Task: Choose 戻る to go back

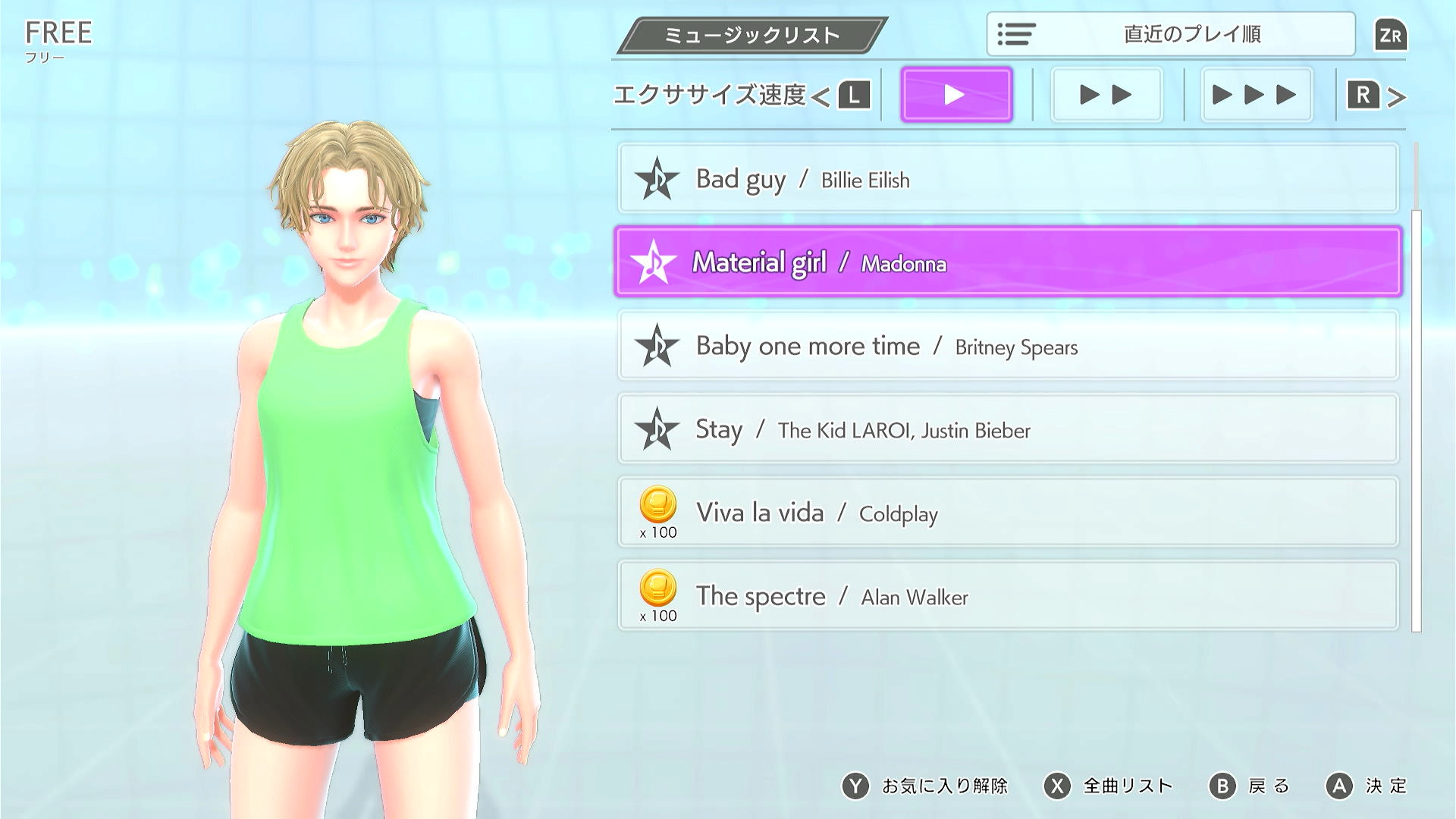Action: coord(1268,786)
